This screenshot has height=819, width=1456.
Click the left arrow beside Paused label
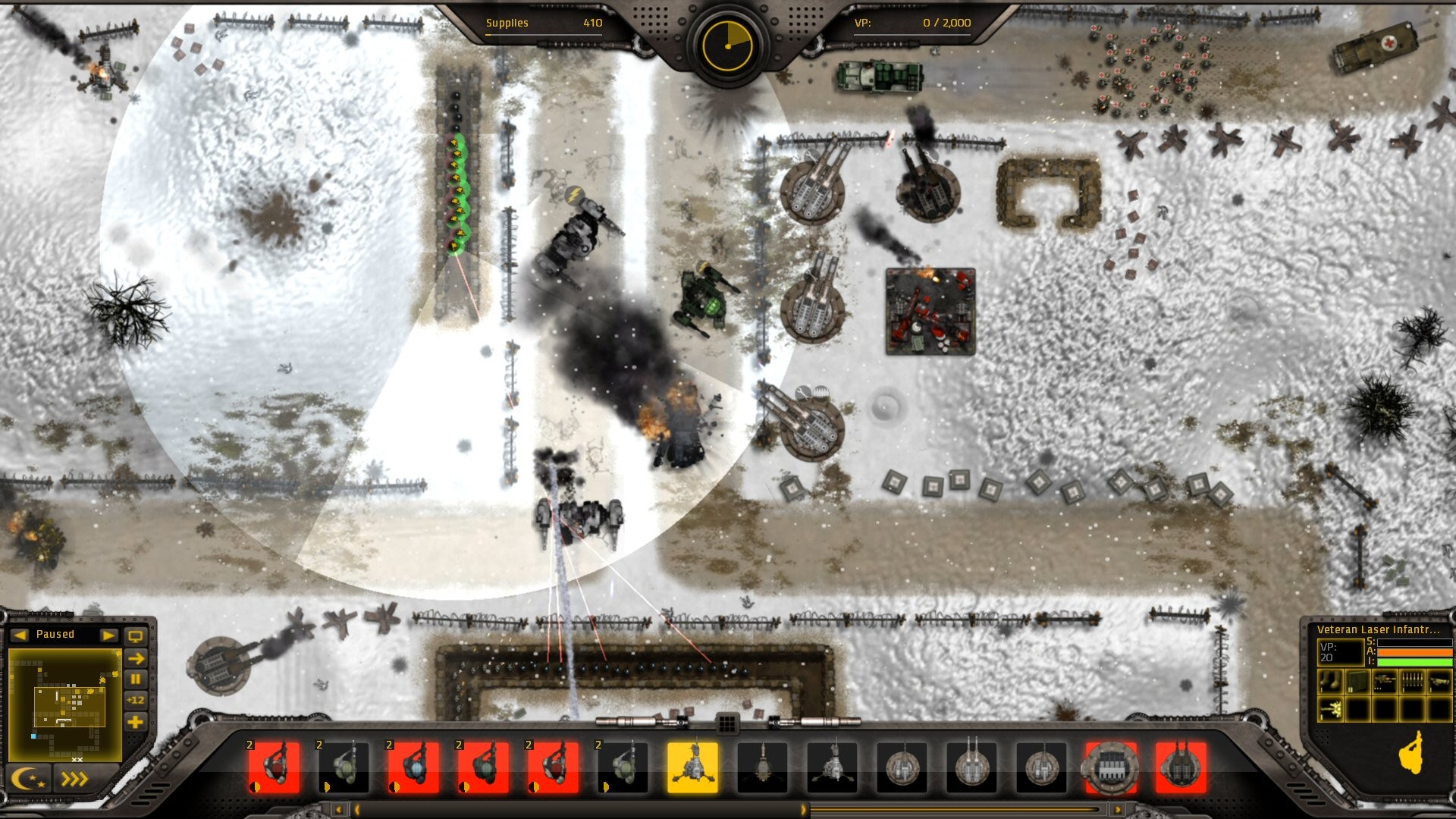[19, 635]
